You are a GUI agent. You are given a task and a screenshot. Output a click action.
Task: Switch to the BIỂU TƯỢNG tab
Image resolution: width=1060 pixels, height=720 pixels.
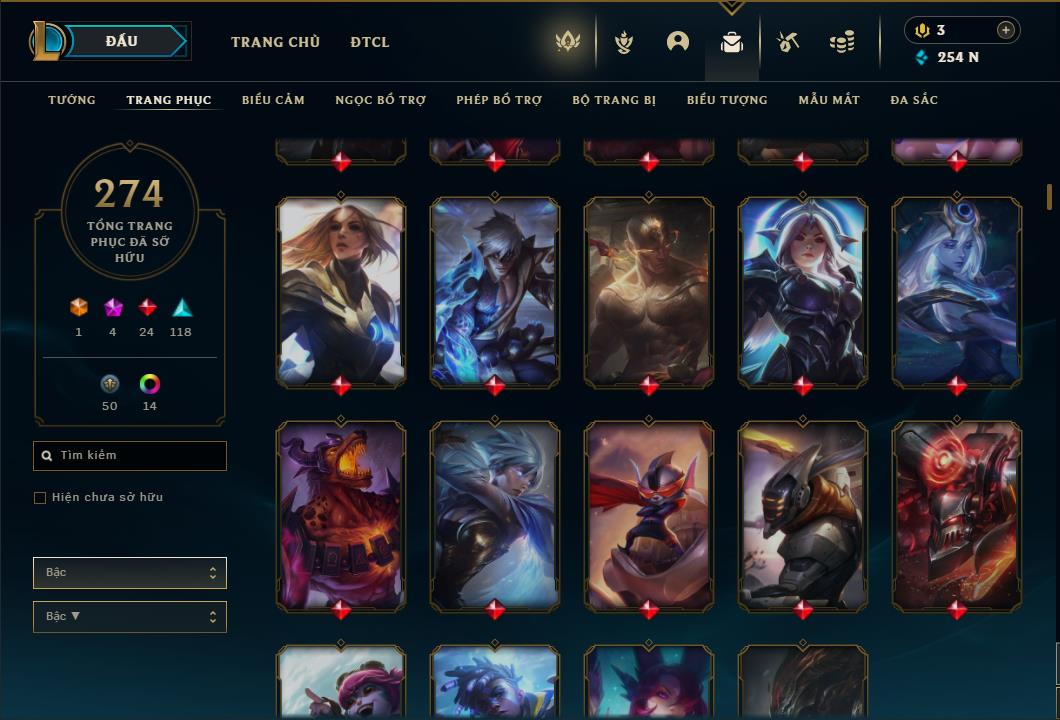[x=727, y=100]
